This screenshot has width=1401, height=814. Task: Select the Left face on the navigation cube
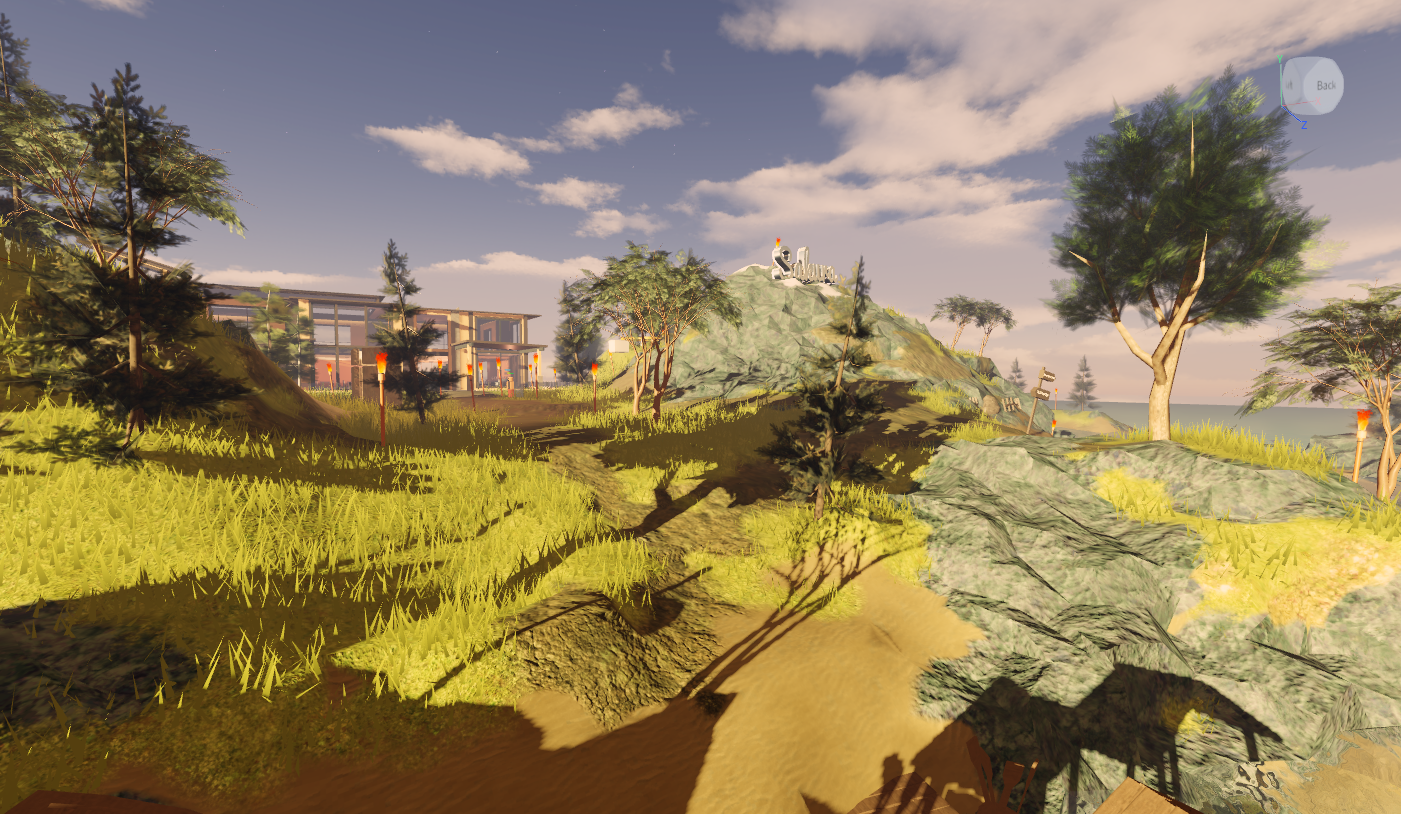1291,85
